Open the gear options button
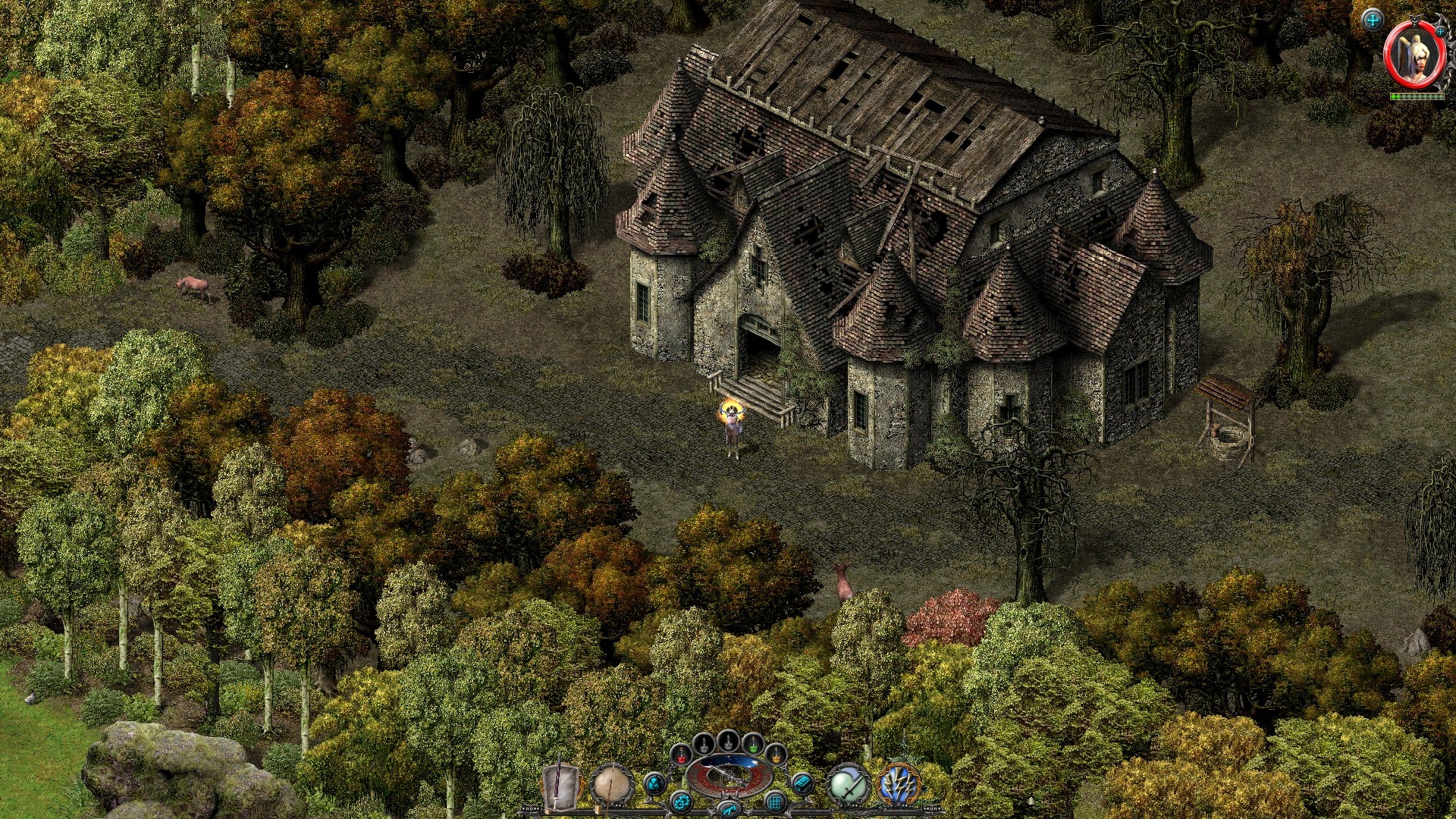Screen dimensions: 1456x819 tap(681, 802)
